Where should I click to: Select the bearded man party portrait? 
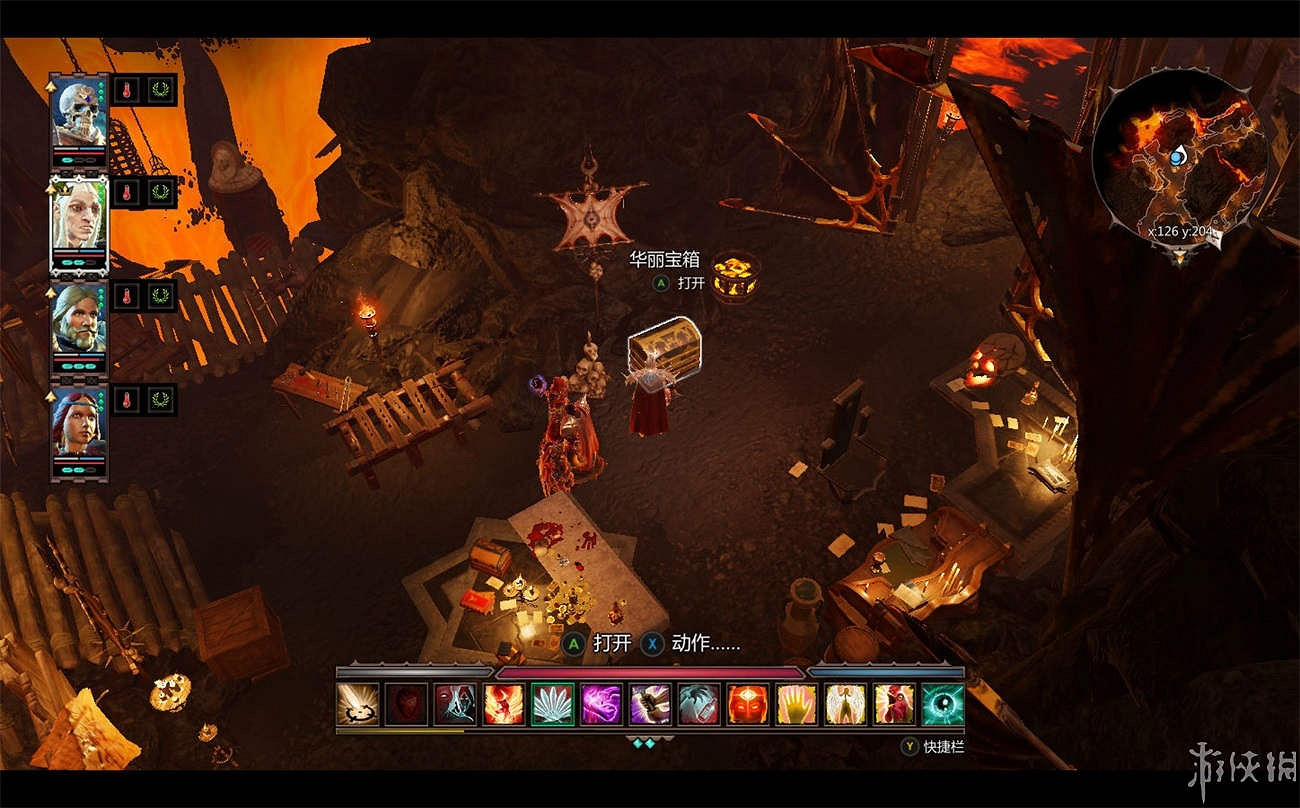coord(79,320)
